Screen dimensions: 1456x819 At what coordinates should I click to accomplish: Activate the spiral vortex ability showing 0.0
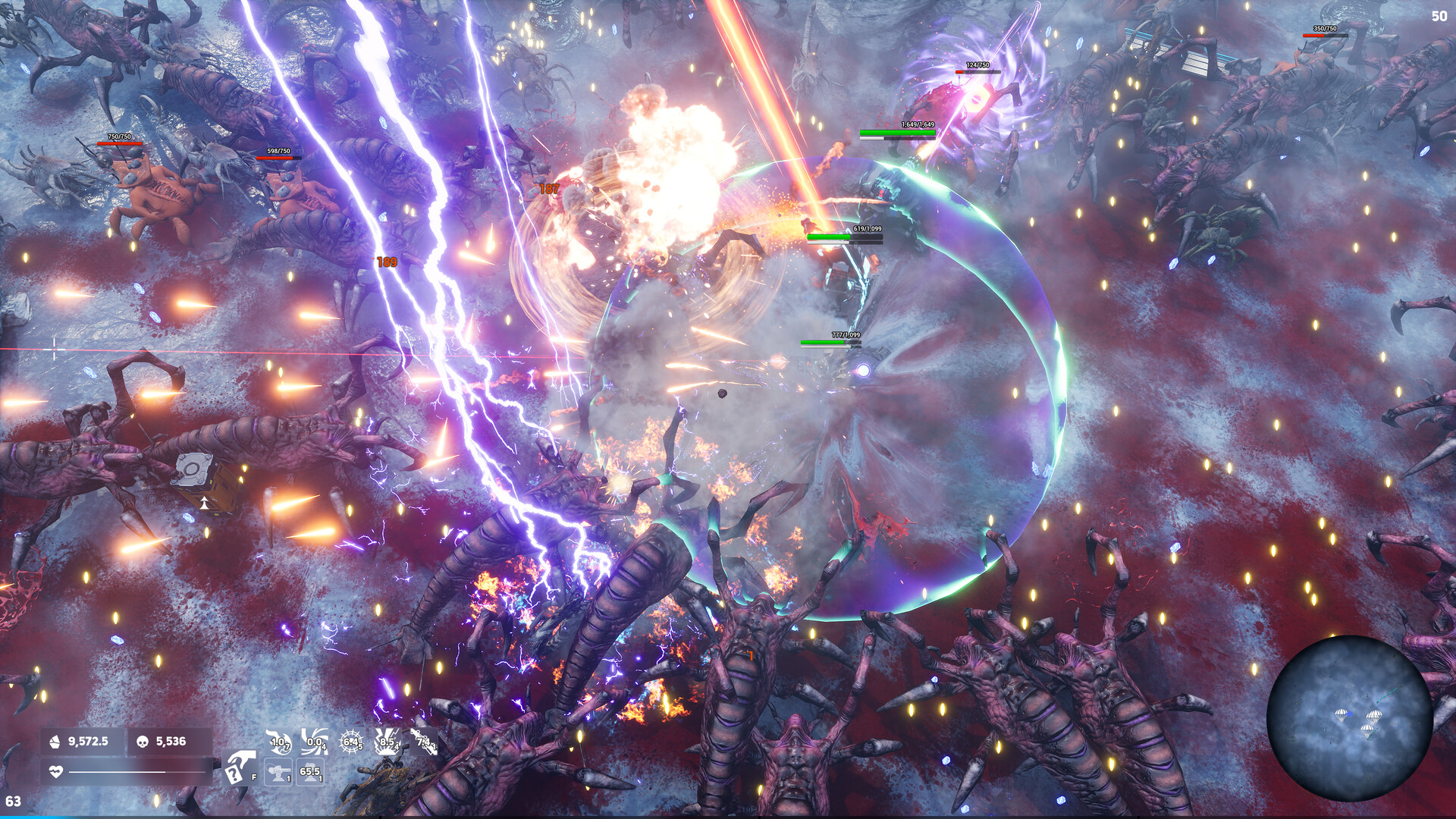coord(315,742)
